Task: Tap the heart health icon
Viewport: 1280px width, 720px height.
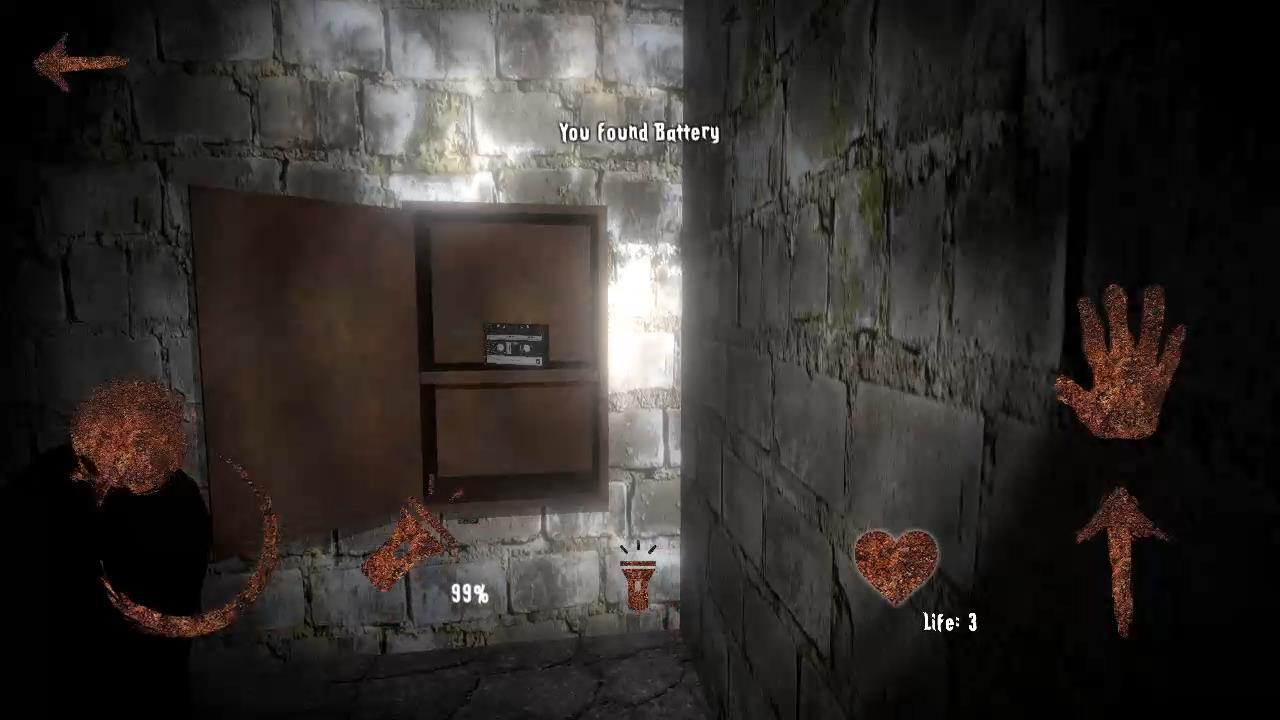Action: tap(895, 565)
